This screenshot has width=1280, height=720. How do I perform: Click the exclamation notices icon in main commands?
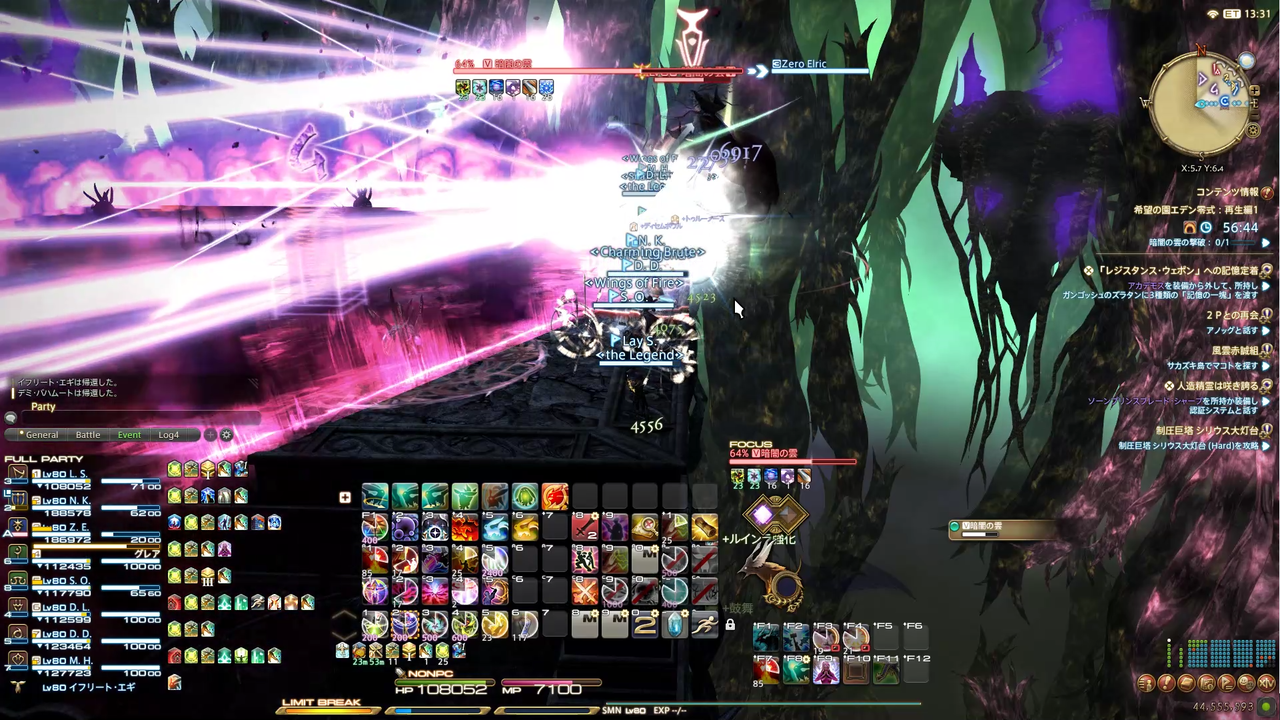click(x=1167, y=683)
